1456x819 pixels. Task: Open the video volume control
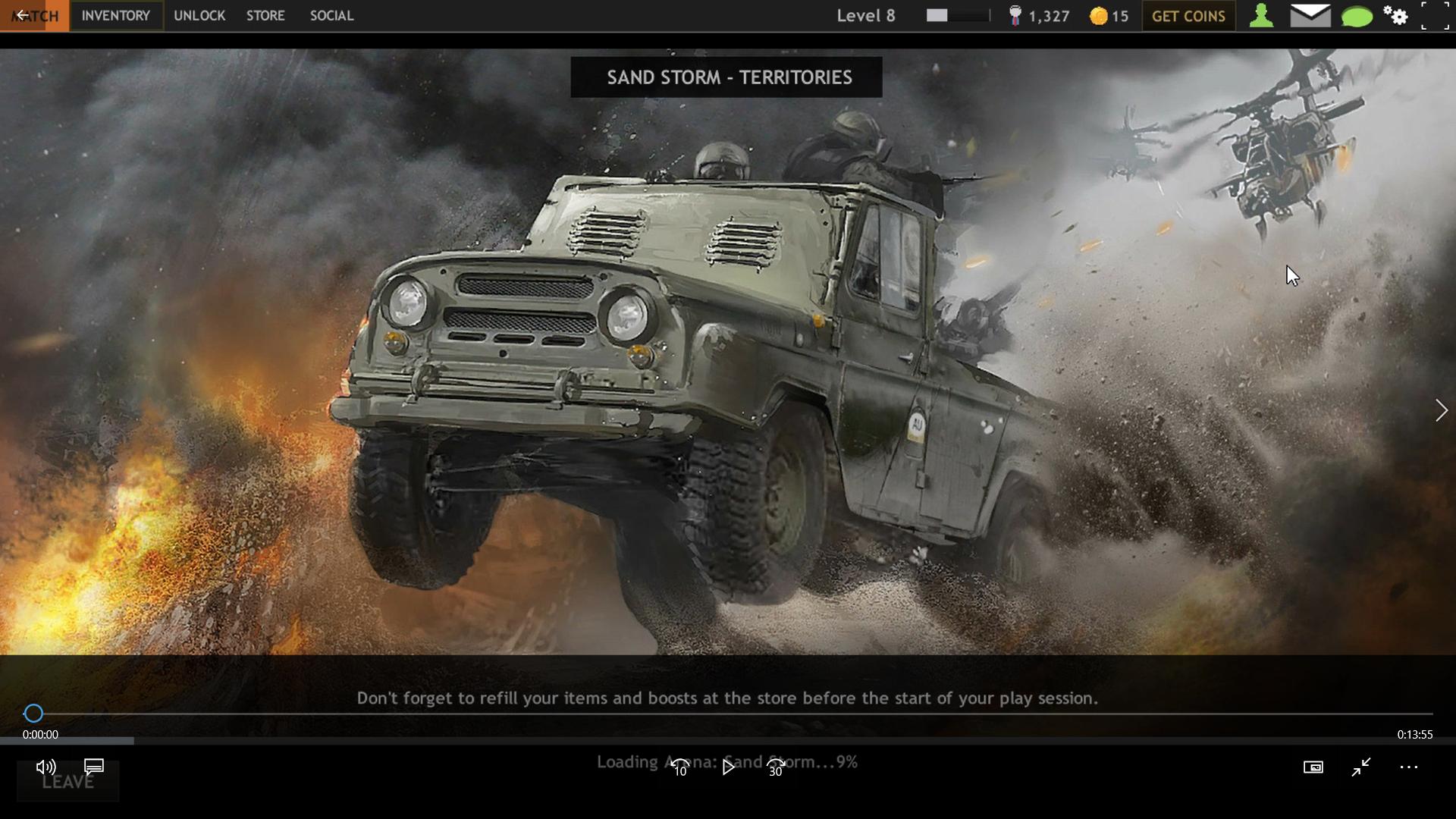[x=45, y=767]
